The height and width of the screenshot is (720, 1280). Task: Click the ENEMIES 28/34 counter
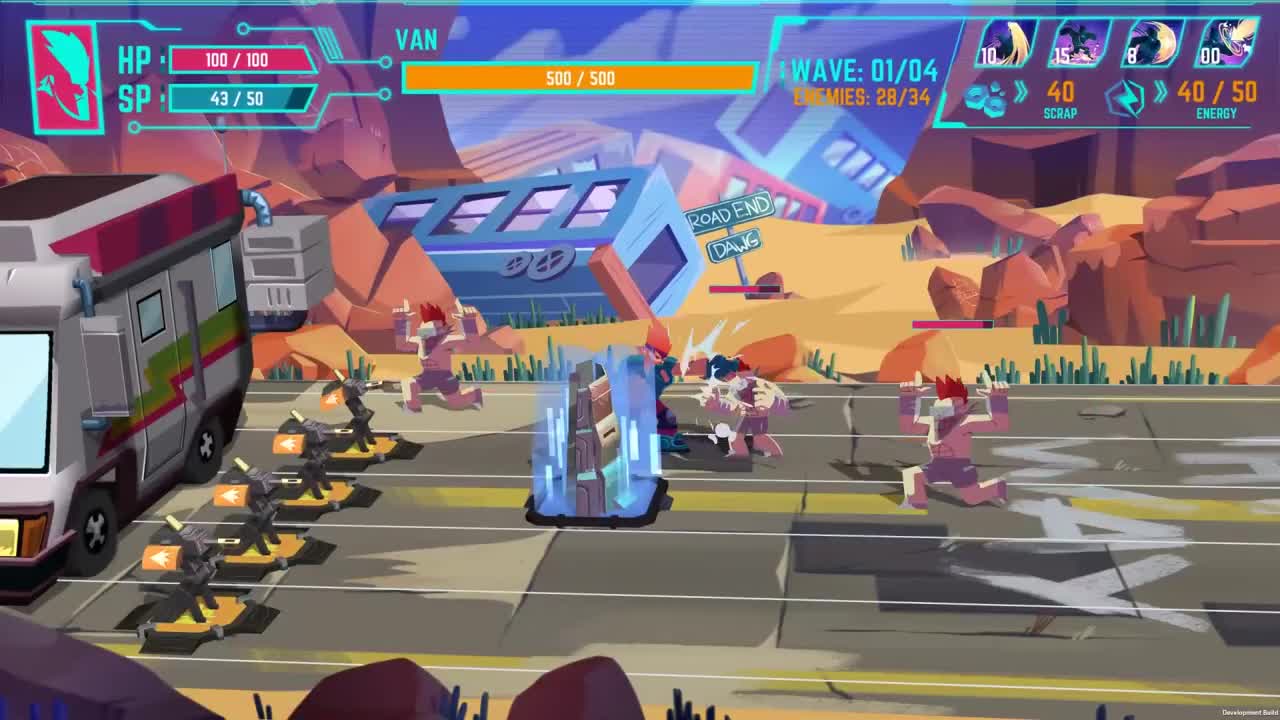pos(860,95)
